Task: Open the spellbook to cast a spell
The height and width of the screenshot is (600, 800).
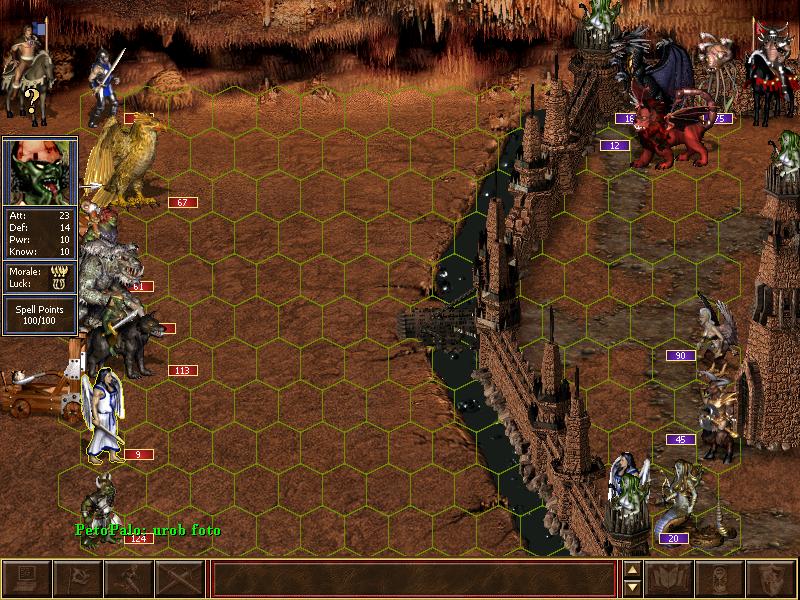Action: 670,578
